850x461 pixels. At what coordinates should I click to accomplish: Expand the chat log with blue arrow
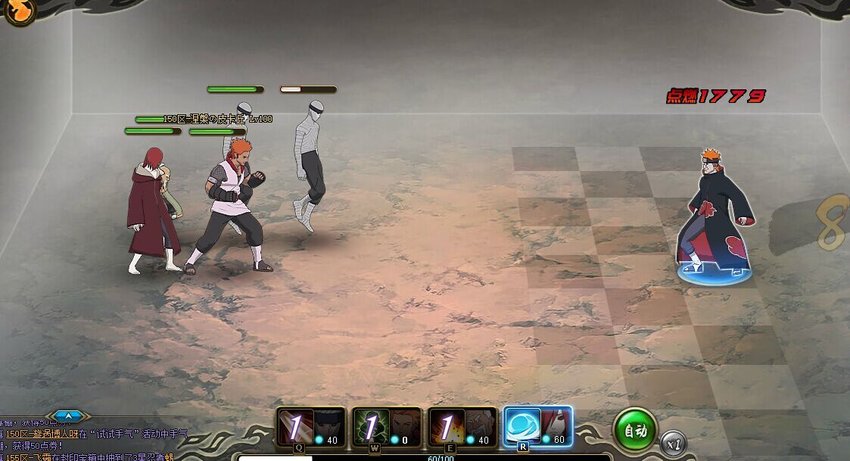pos(68,415)
